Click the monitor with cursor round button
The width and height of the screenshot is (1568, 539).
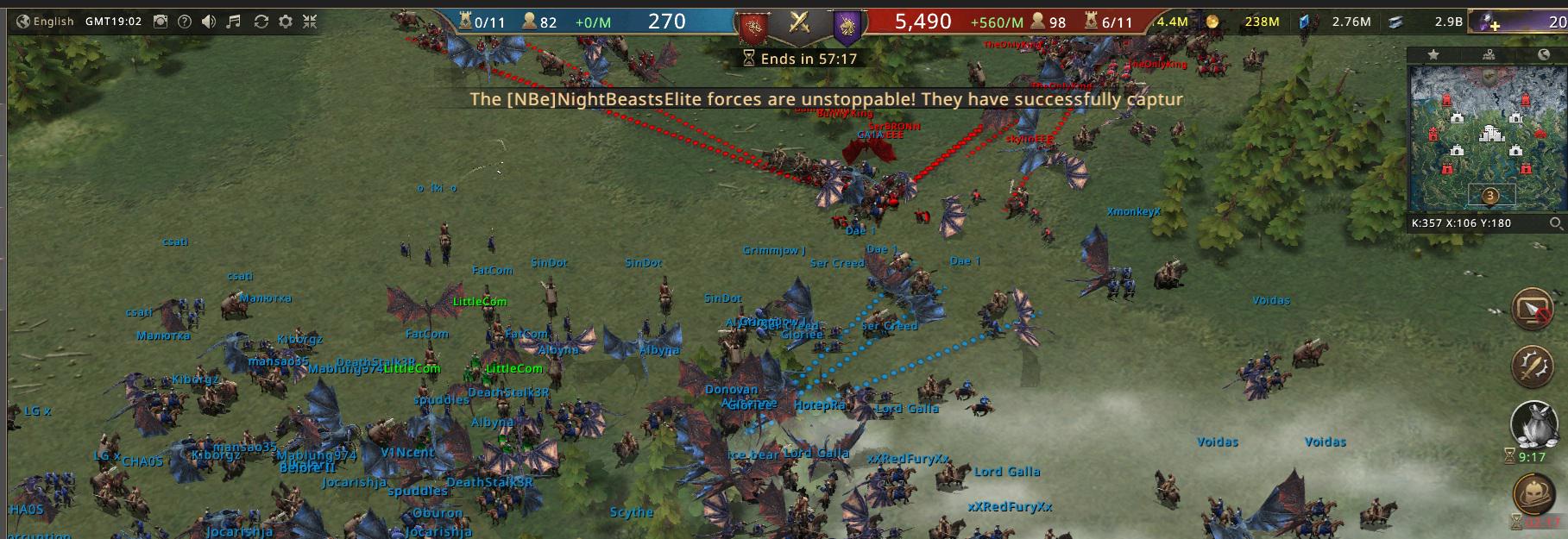pos(1533,309)
